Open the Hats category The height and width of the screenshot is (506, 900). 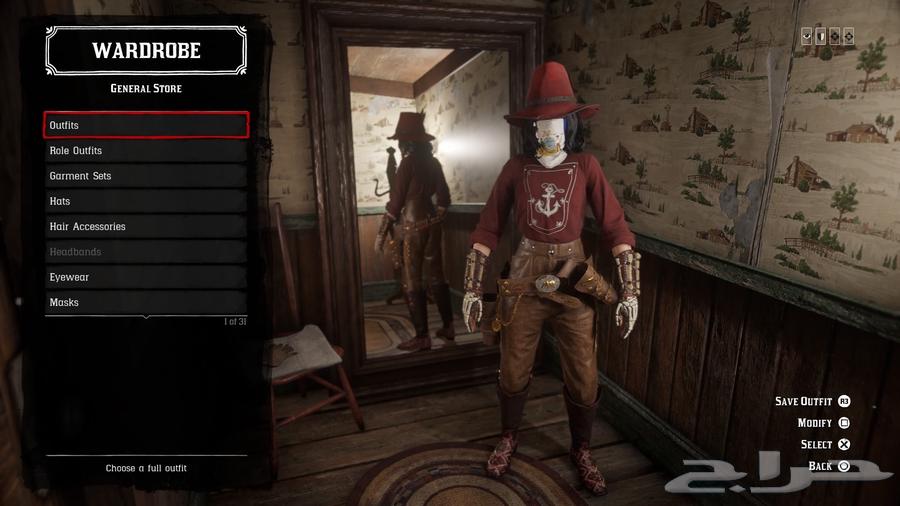point(146,201)
